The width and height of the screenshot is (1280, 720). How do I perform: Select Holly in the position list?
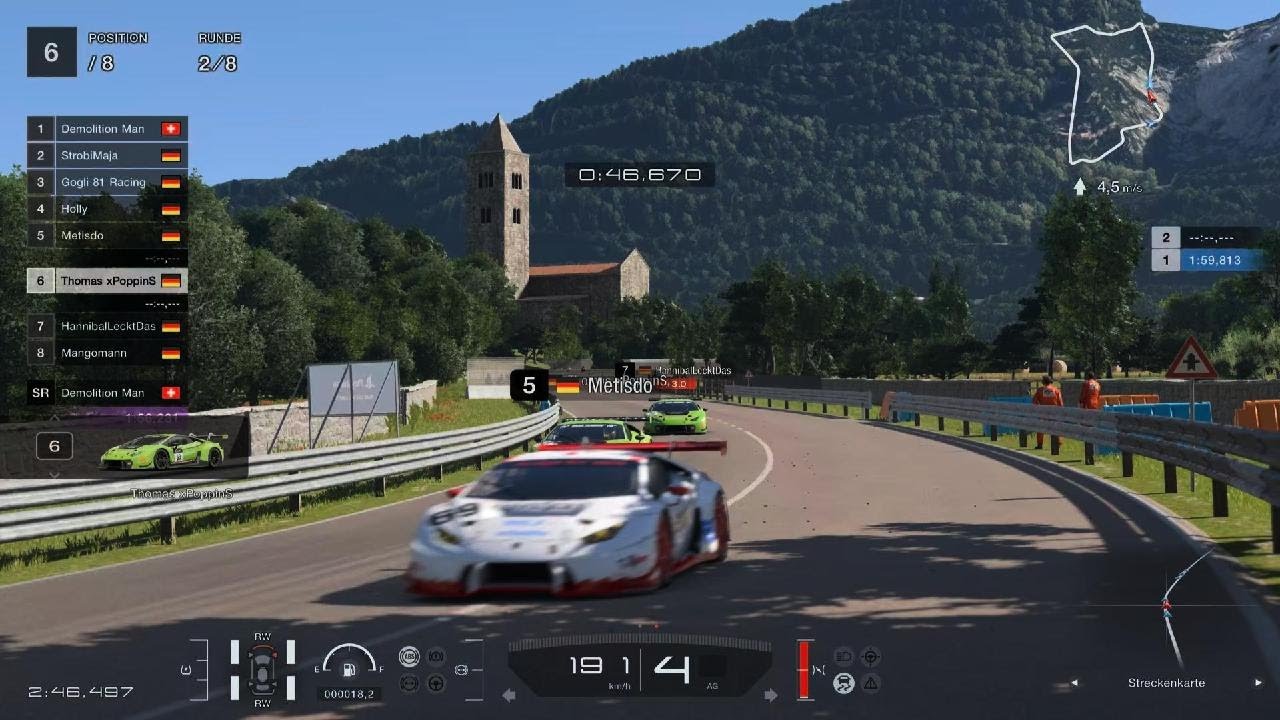107,209
